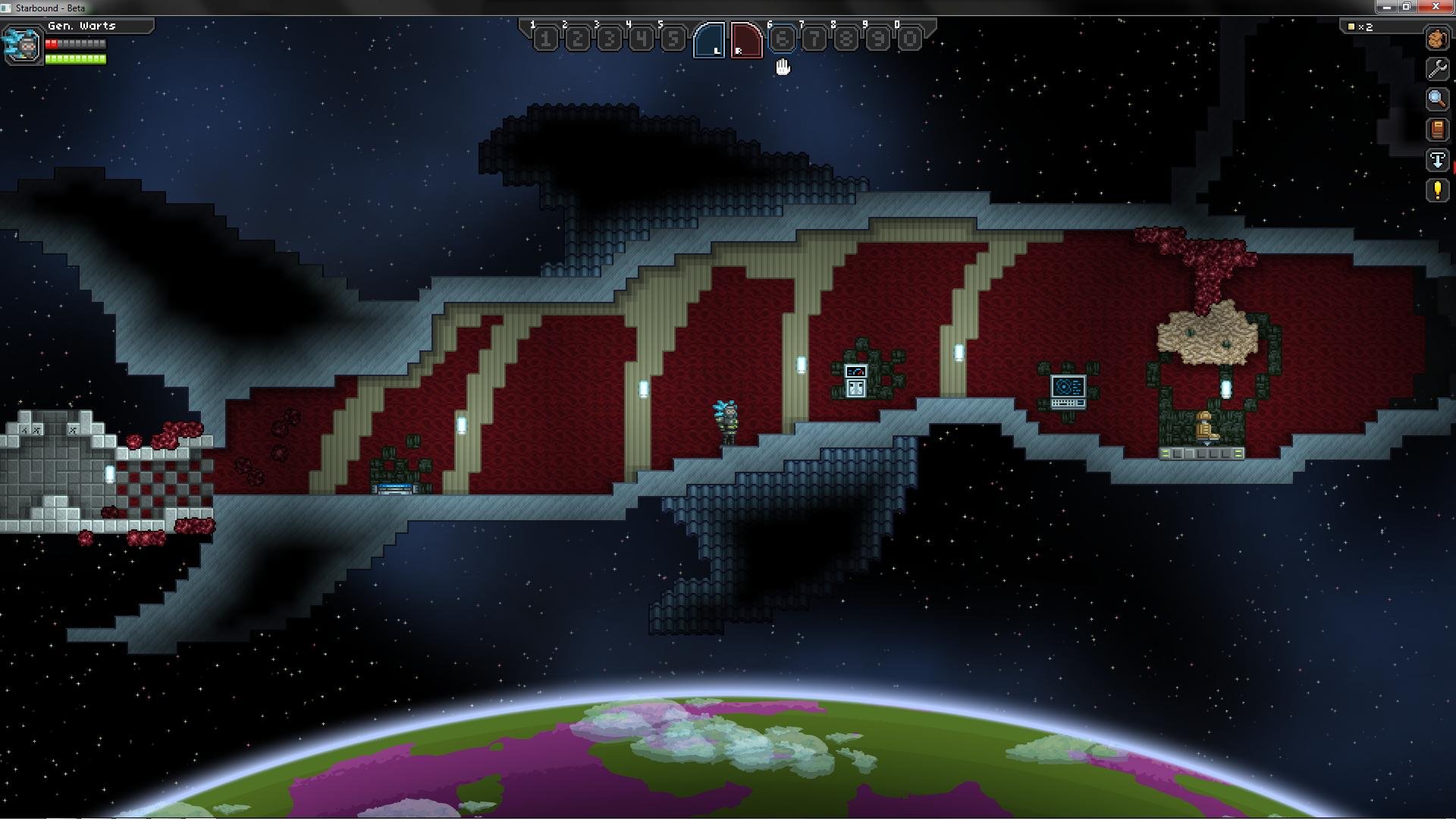
Task: Open the brown codex book
Action: coord(1437,130)
